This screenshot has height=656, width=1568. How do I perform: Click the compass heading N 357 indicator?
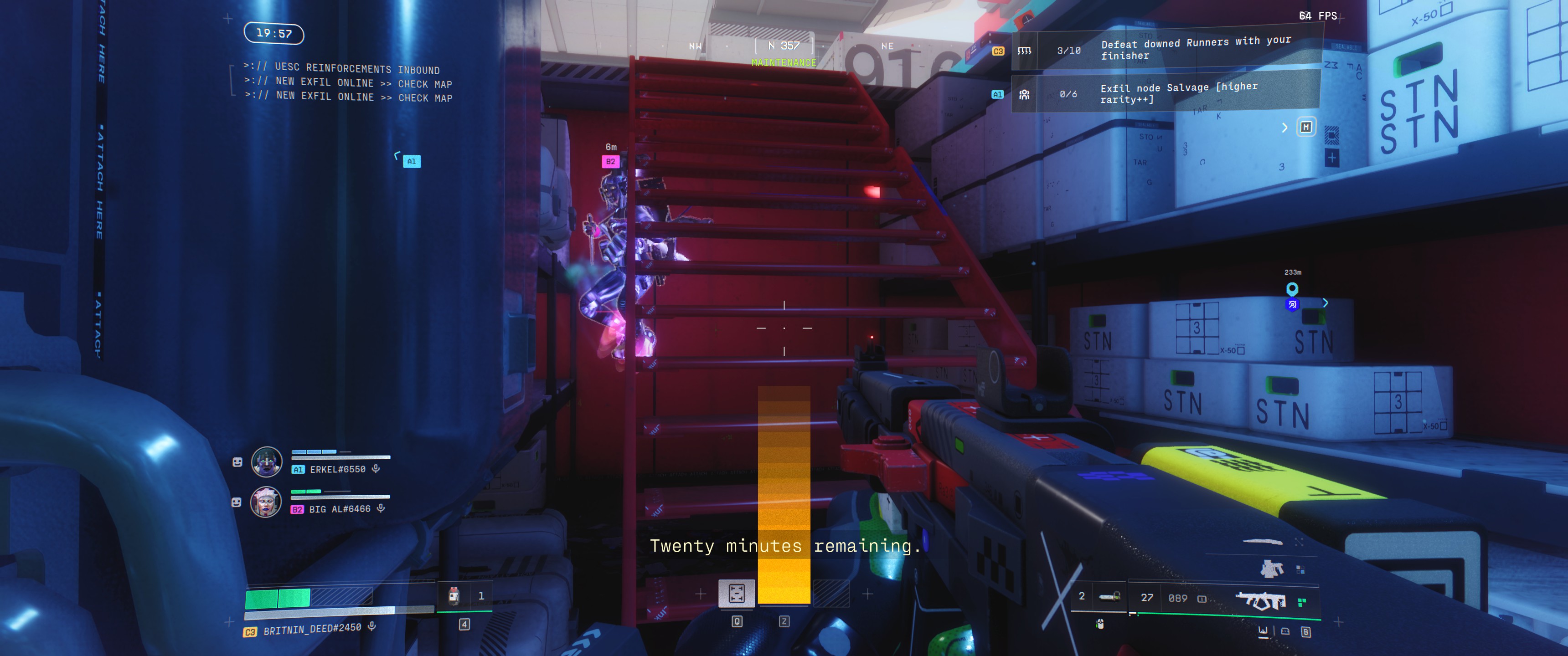coord(784,46)
